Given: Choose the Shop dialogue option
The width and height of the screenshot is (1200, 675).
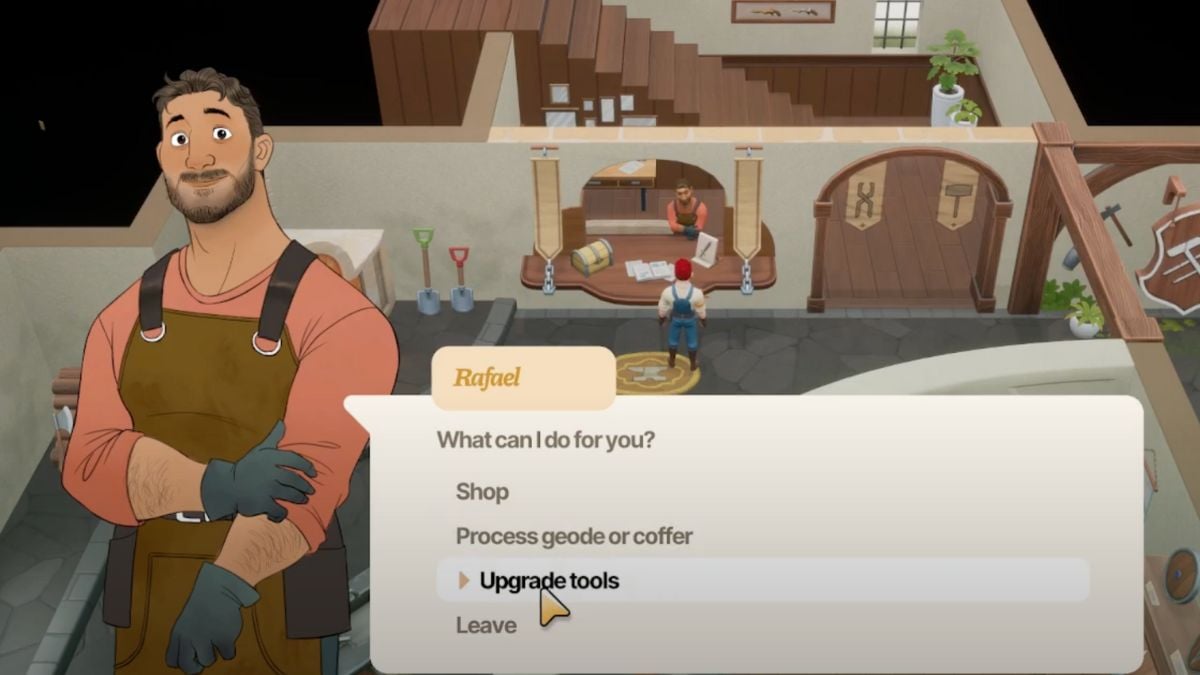Looking at the screenshot, I should coord(483,492).
